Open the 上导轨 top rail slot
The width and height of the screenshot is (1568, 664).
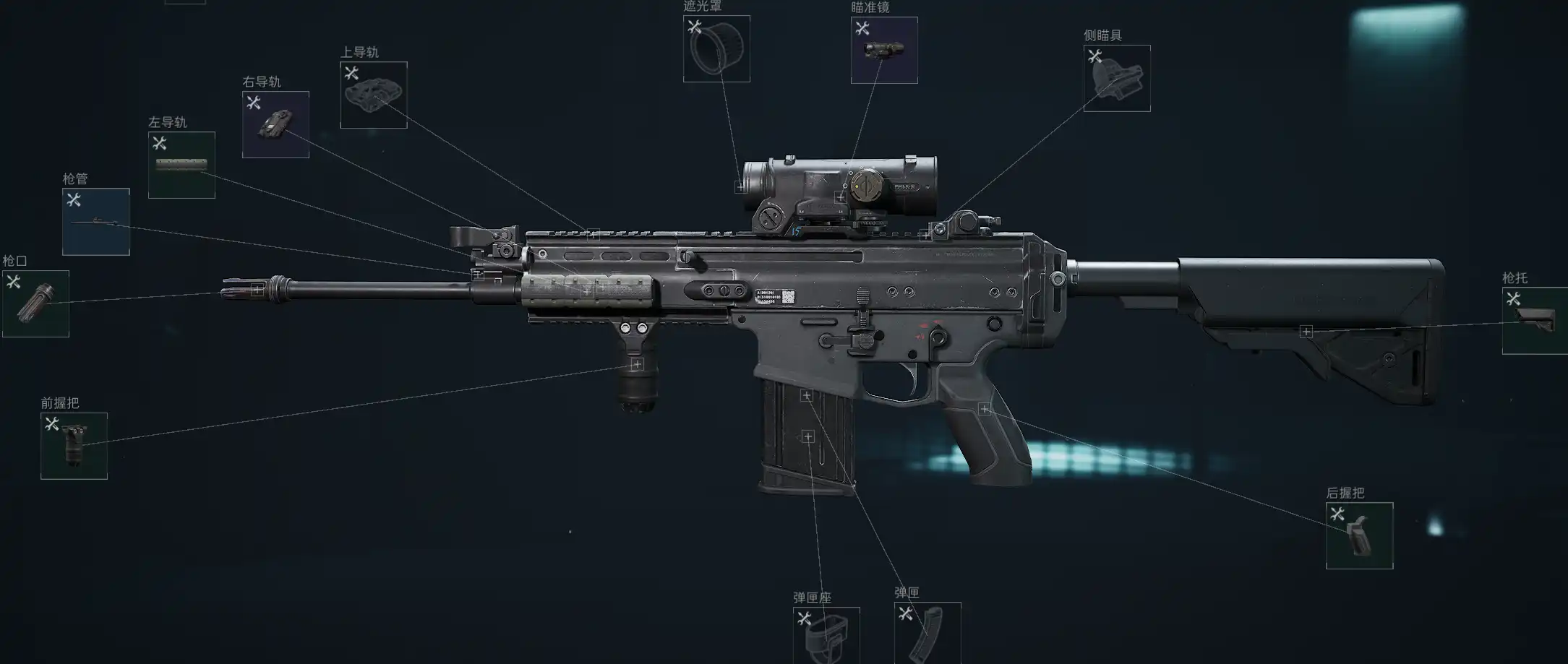pos(373,95)
